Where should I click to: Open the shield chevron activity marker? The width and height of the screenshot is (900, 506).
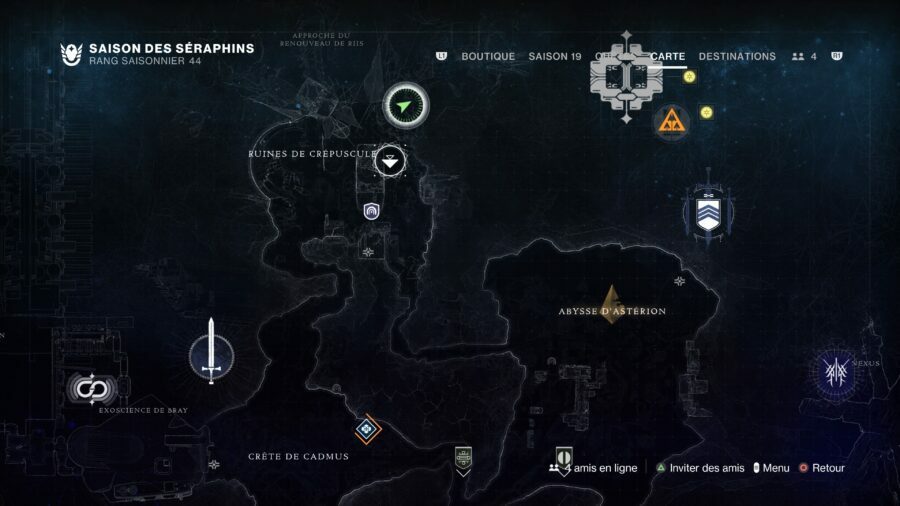(x=708, y=213)
